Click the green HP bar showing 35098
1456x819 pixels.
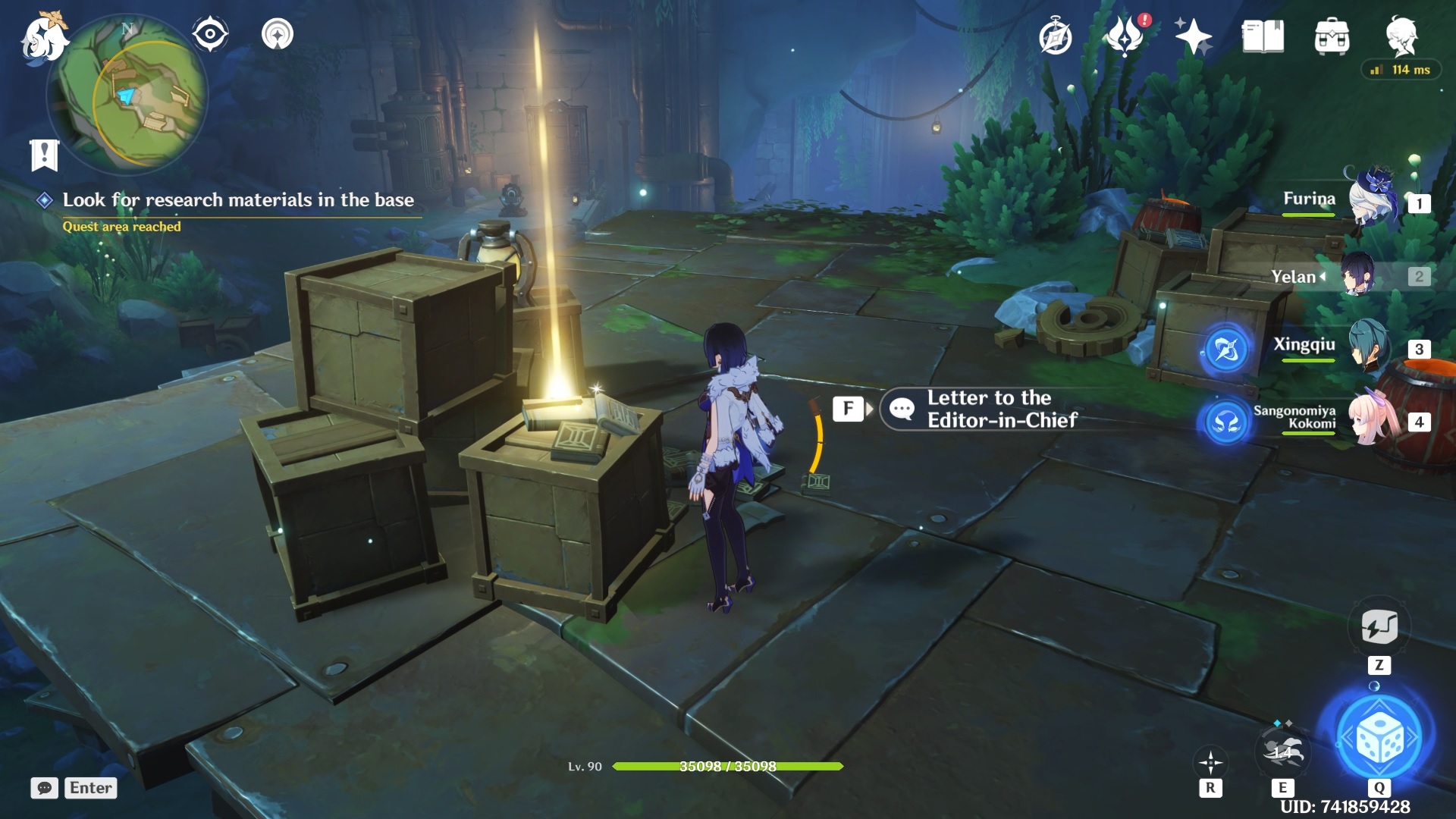point(728,767)
